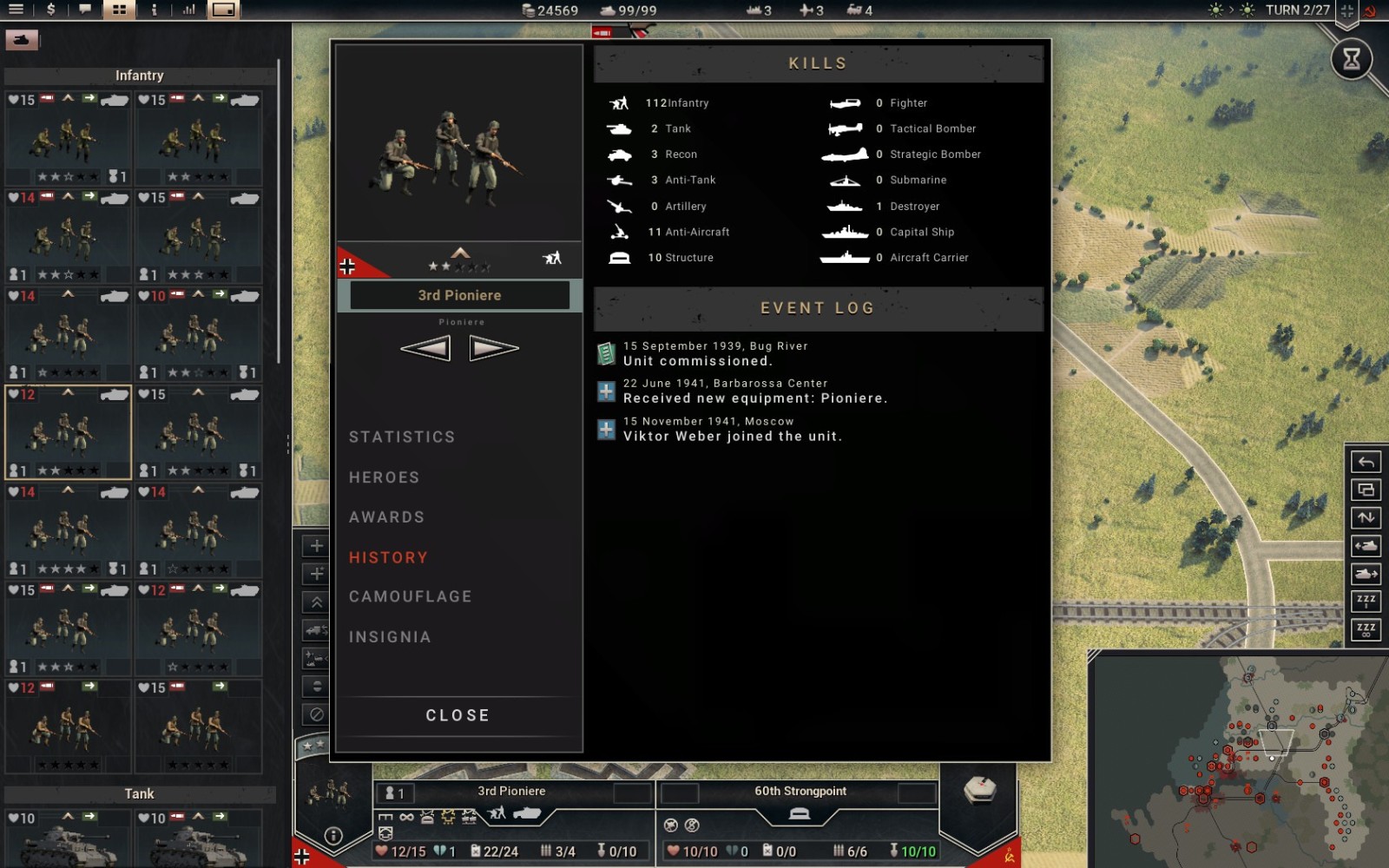Viewport: 1389px width, 868px height.
Task: Open unit info via the circled i icon
Action: (x=333, y=836)
